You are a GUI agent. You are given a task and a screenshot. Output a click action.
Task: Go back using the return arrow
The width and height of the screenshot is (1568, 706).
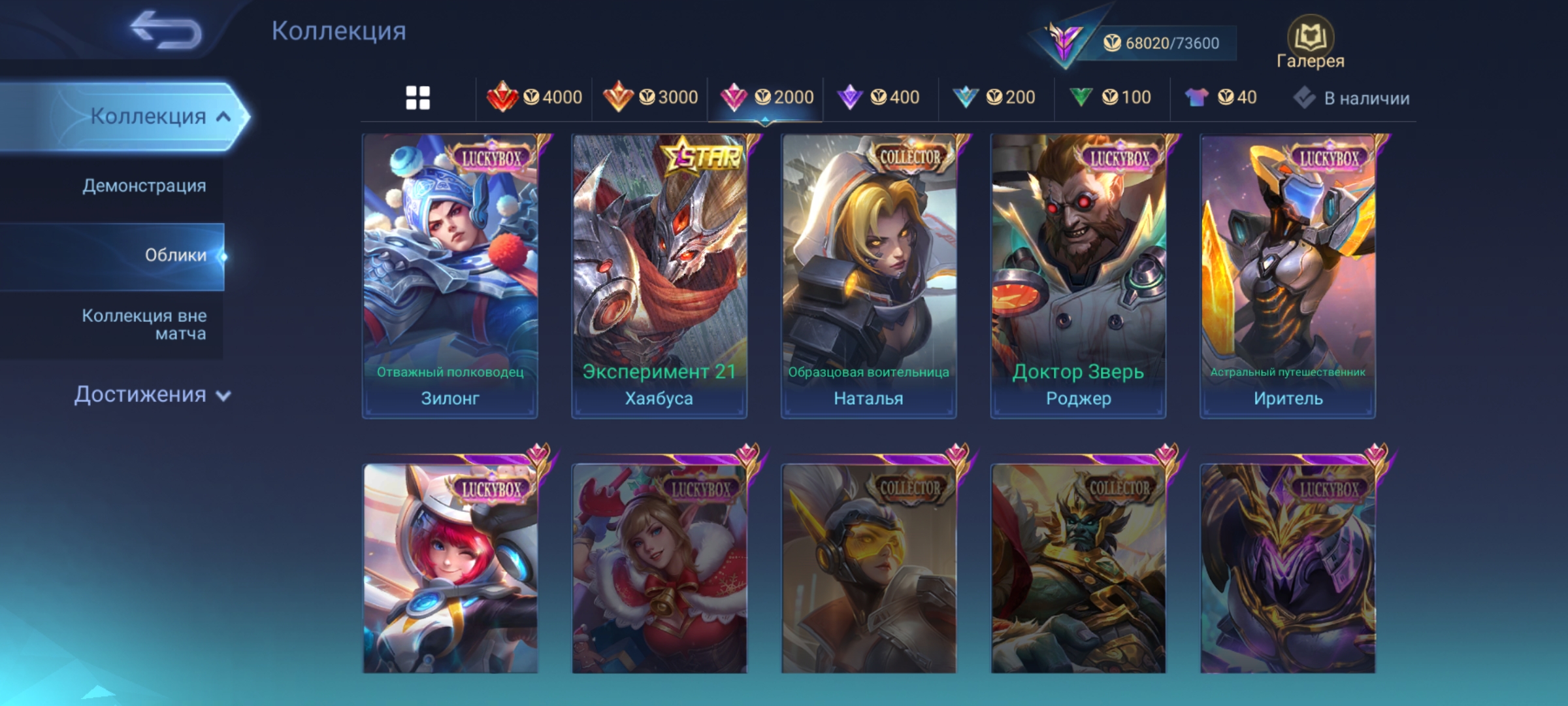click(166, 30)
